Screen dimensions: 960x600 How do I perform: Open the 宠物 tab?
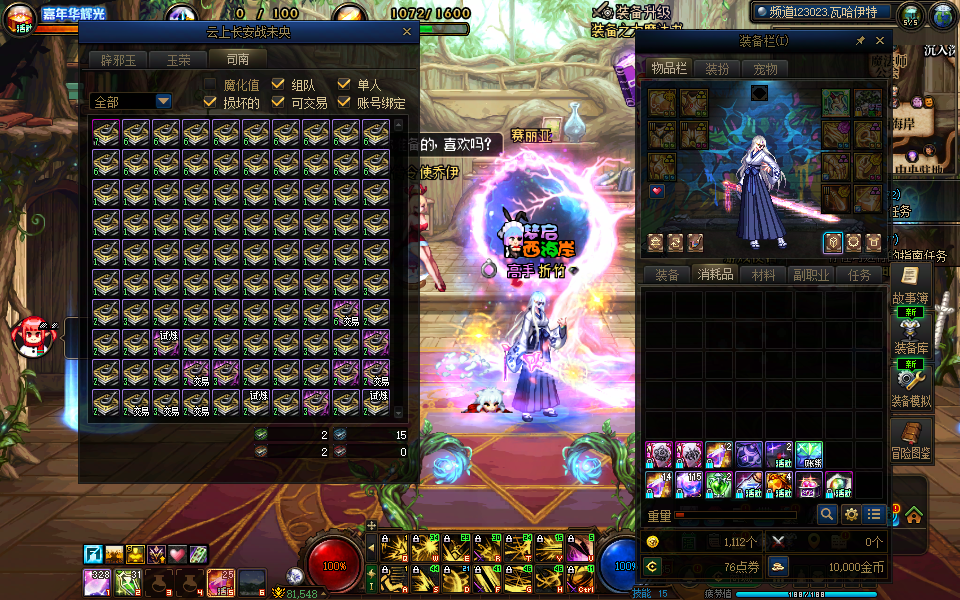[765, 69]
